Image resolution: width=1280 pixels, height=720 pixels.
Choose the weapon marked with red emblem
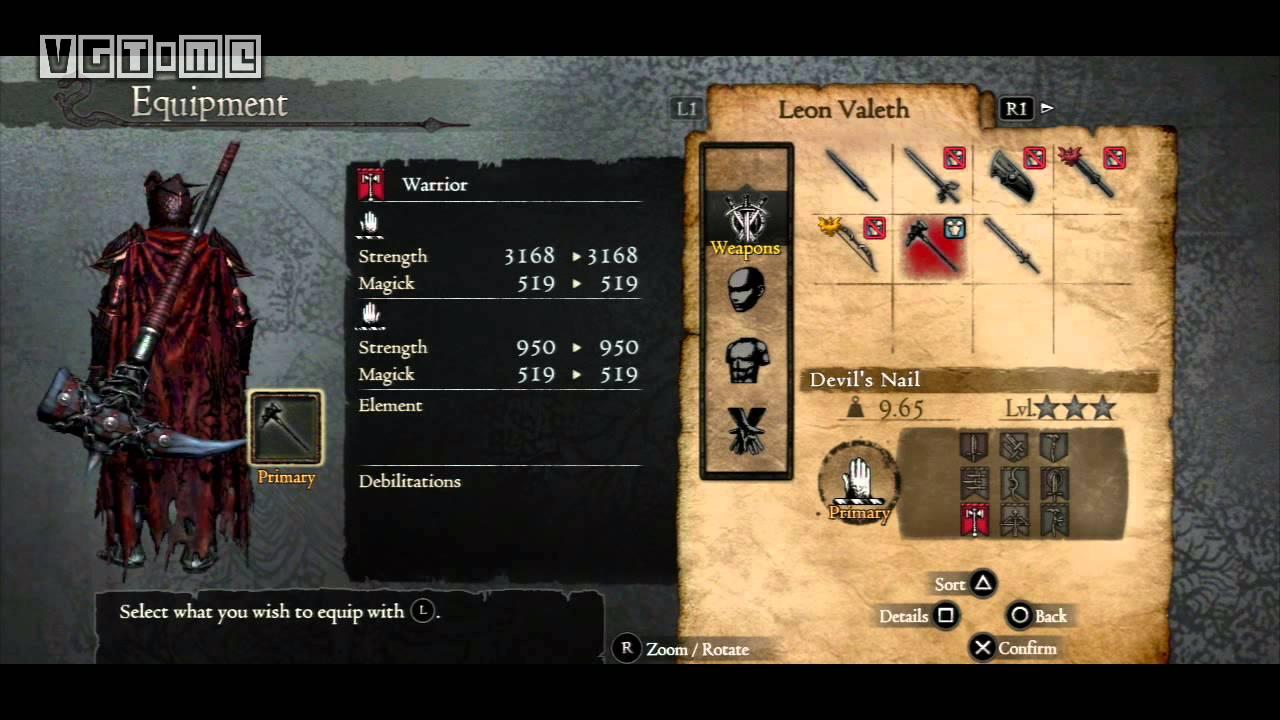pos(1092,174)
